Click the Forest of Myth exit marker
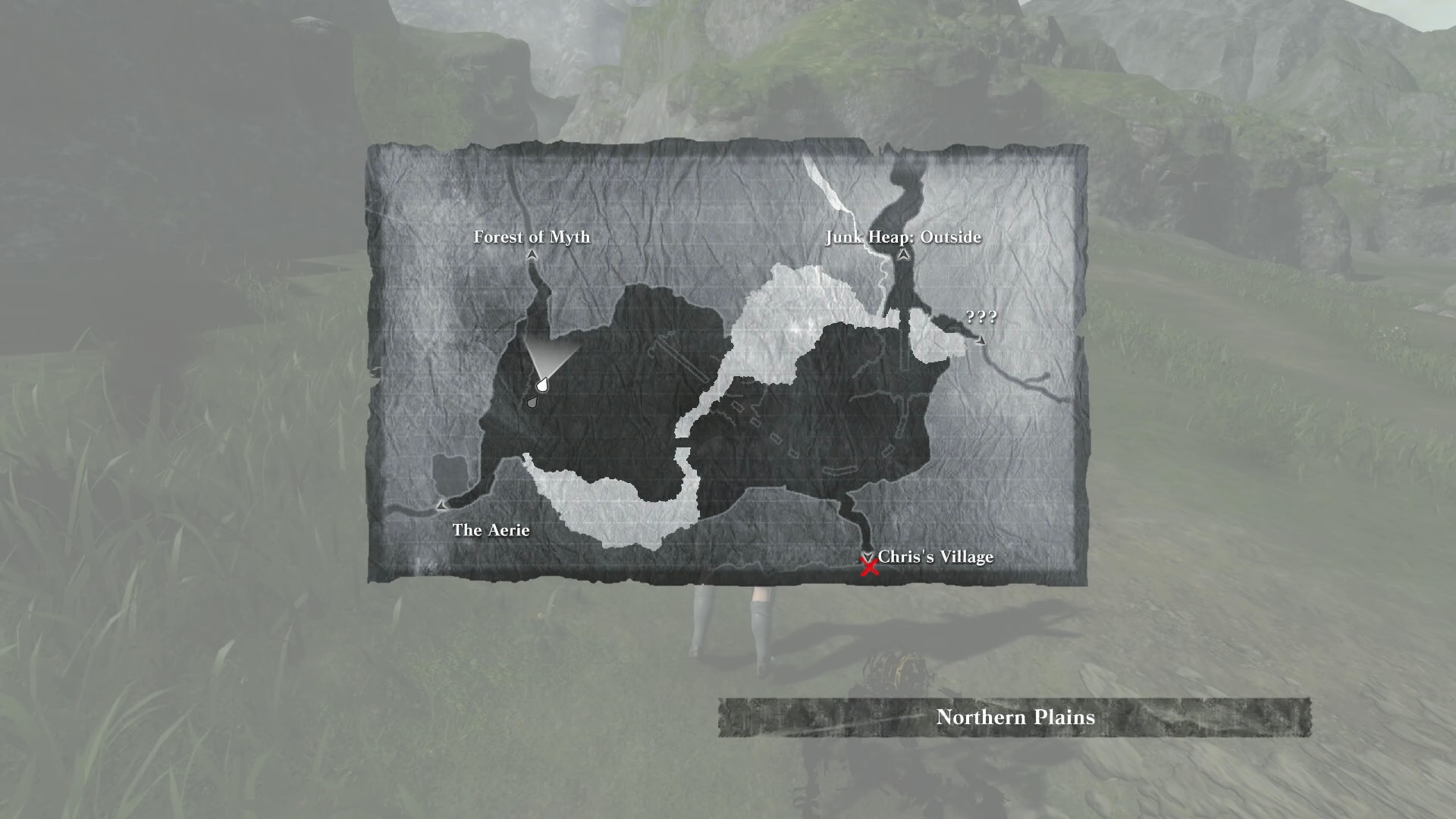The image size is (1456, 819). click(x=532, y=256)
